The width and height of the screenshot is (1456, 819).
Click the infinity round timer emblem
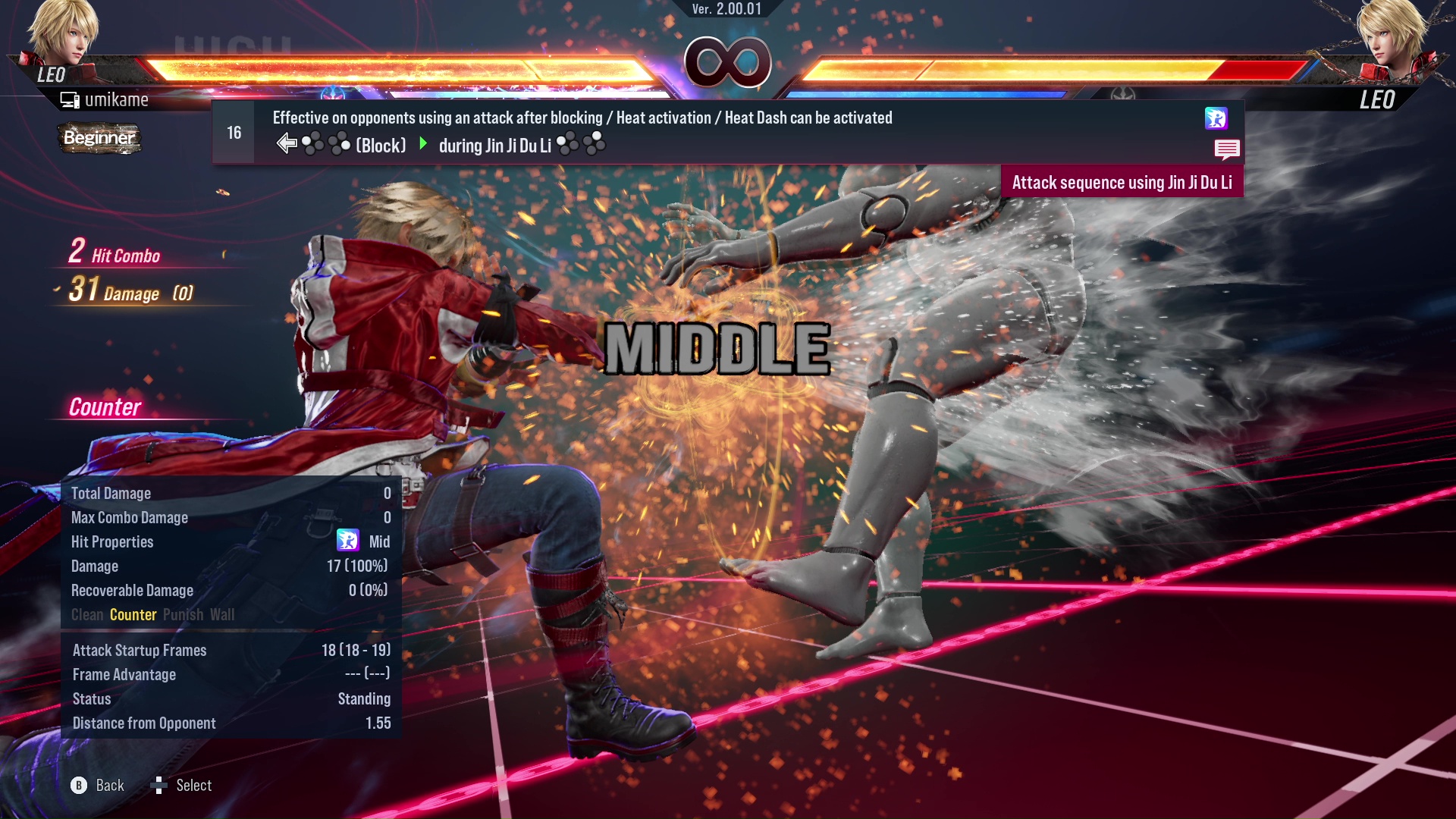pos(726,61)
